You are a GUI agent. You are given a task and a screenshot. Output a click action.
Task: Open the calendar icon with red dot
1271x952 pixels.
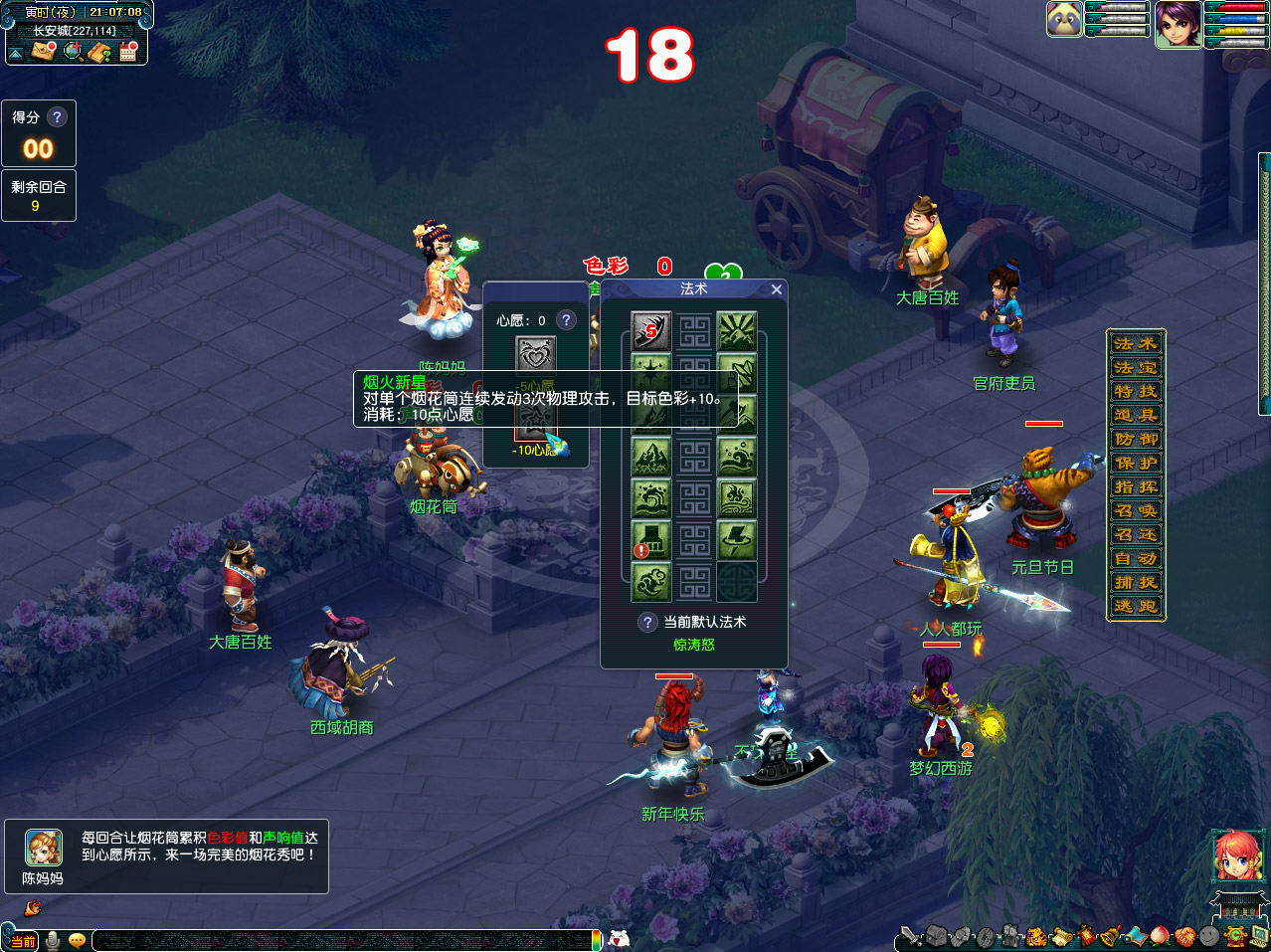coord(128,51)
